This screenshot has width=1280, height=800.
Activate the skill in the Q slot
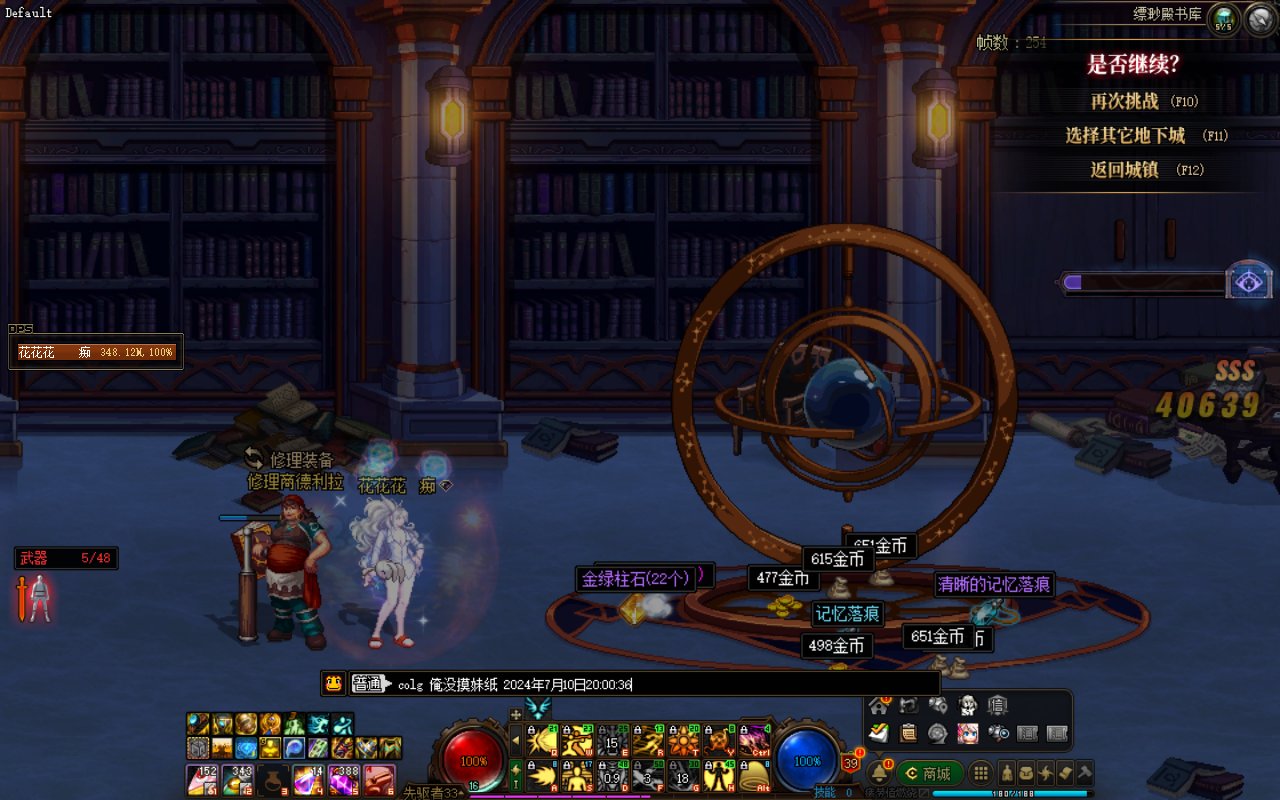pos(542,741)
